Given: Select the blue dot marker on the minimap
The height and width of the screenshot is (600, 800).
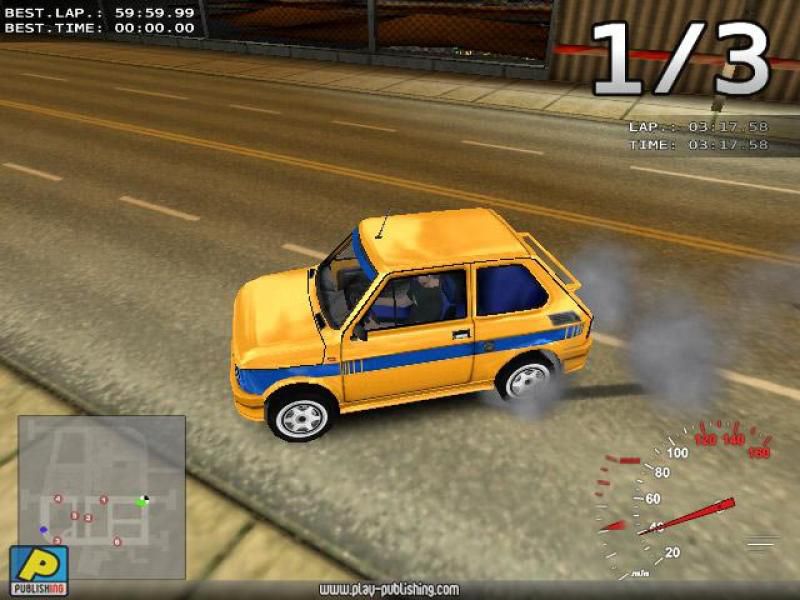Looking at the screenshot, I should click(43, 529).
